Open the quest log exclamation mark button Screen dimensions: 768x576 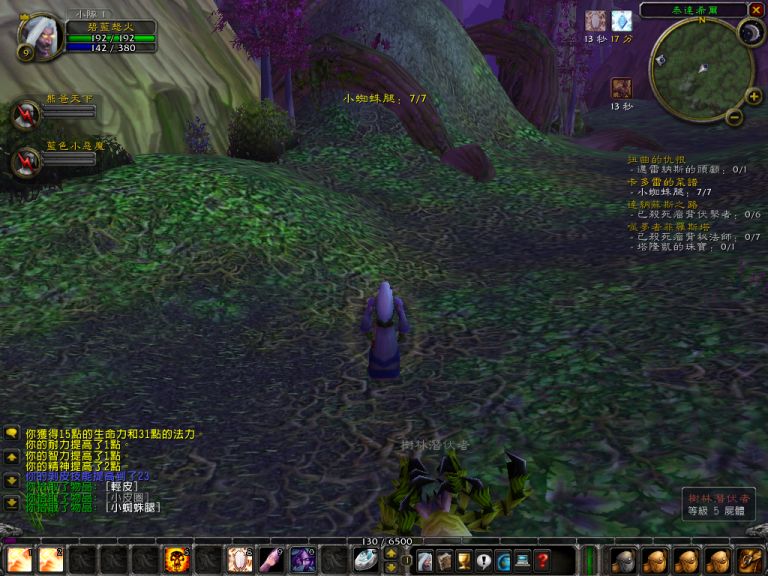[x=484, y=561]
